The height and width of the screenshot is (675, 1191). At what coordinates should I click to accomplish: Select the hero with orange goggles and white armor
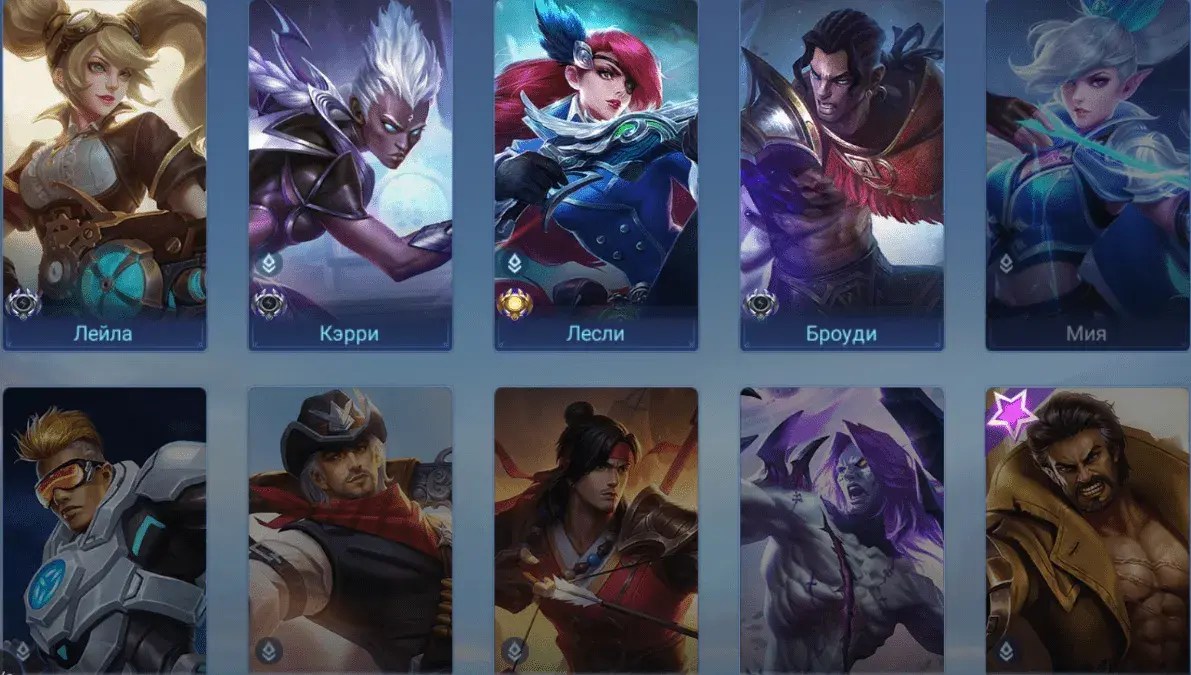104,530
